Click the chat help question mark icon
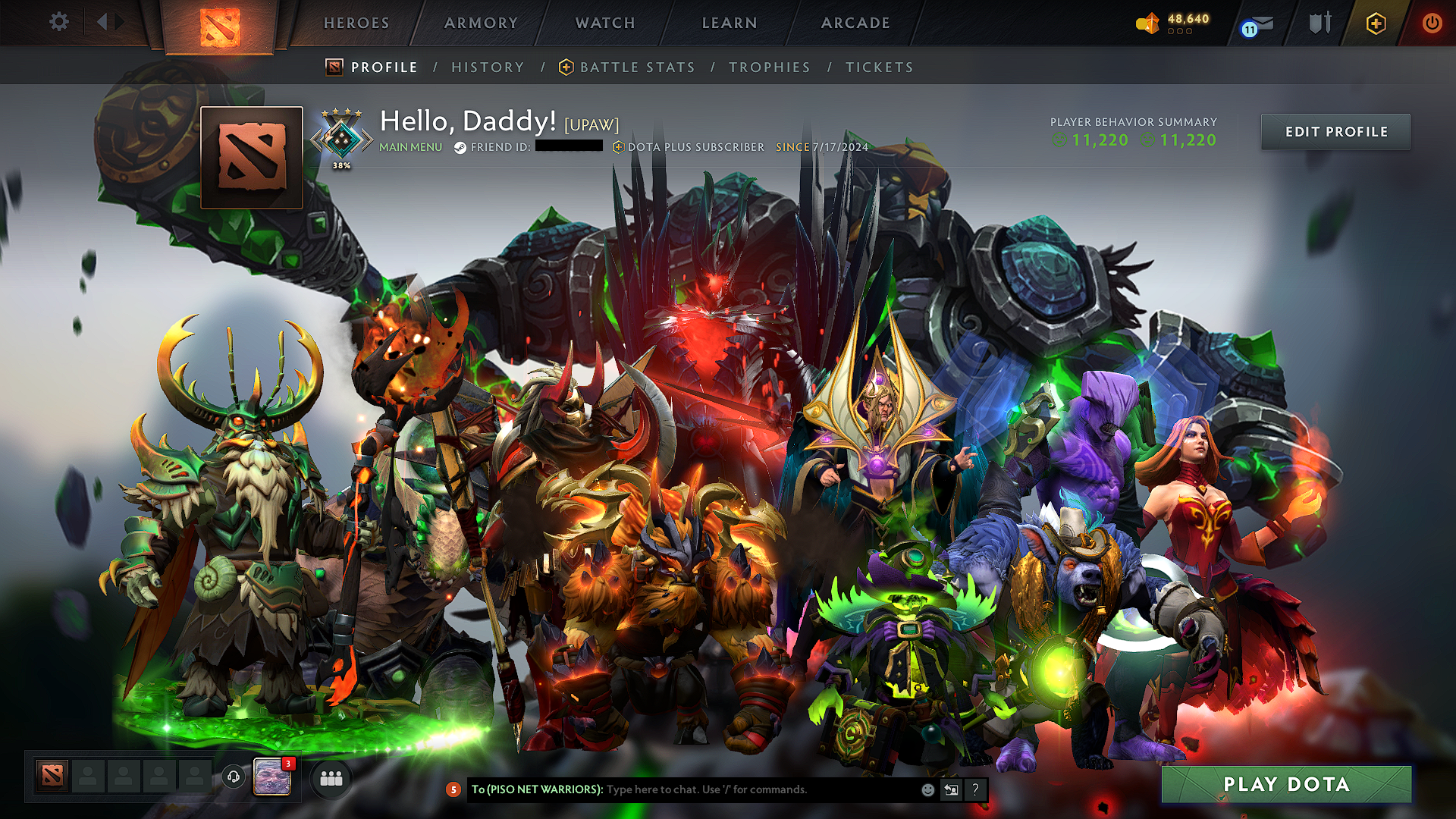This screenshot has height=819, width=1456. point(976,790)
